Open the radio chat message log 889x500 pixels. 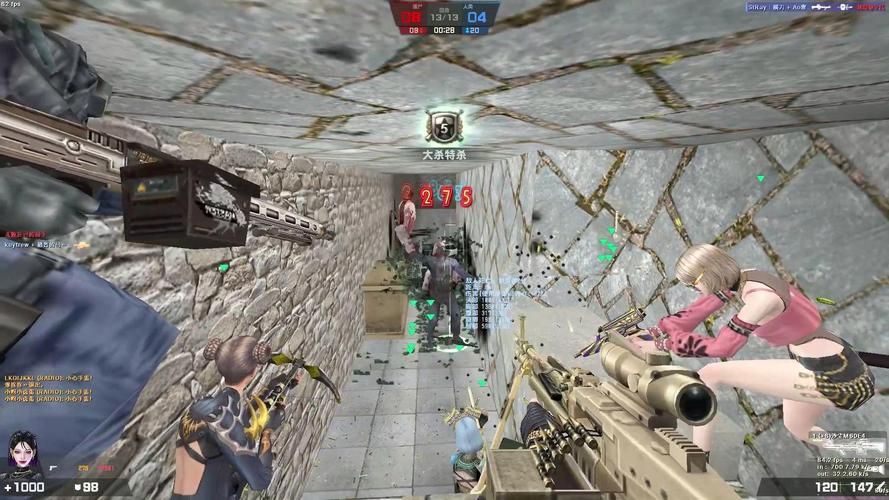click(x=45, y=392)
